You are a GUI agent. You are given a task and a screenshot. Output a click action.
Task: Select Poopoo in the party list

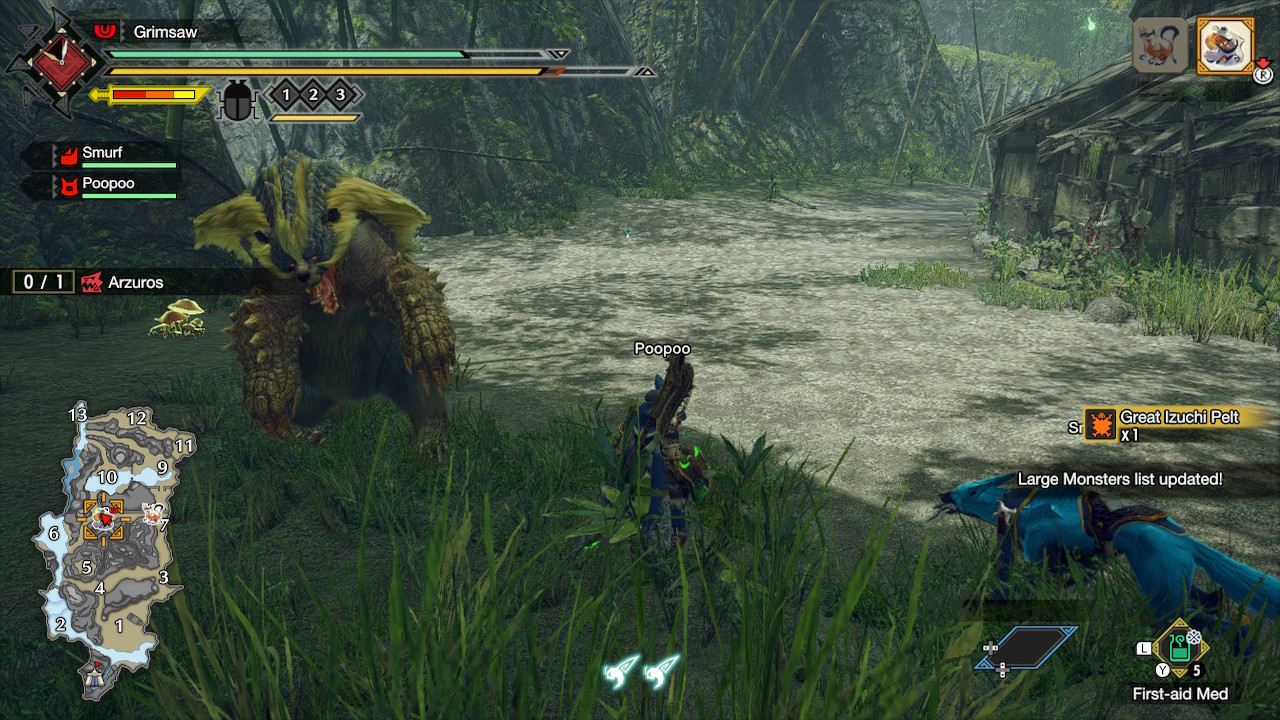tap(108, 184)
